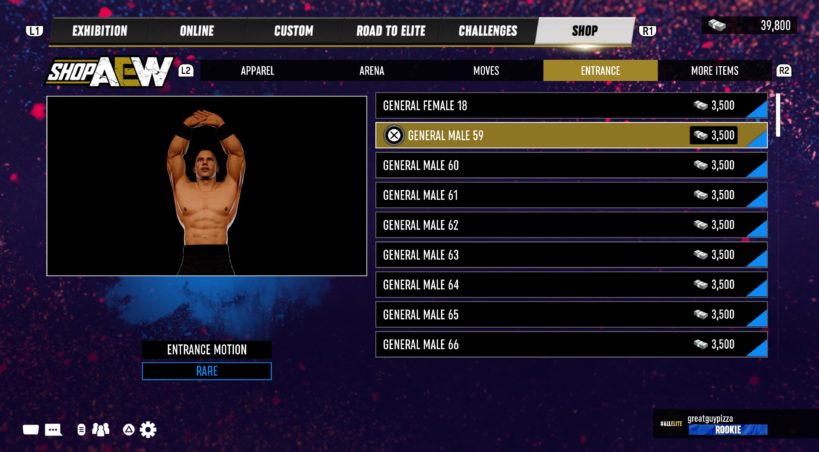The width and height of the screenshot is (819, 452).
Task: Click the General Male 66 listing
Action: [570, 344]
